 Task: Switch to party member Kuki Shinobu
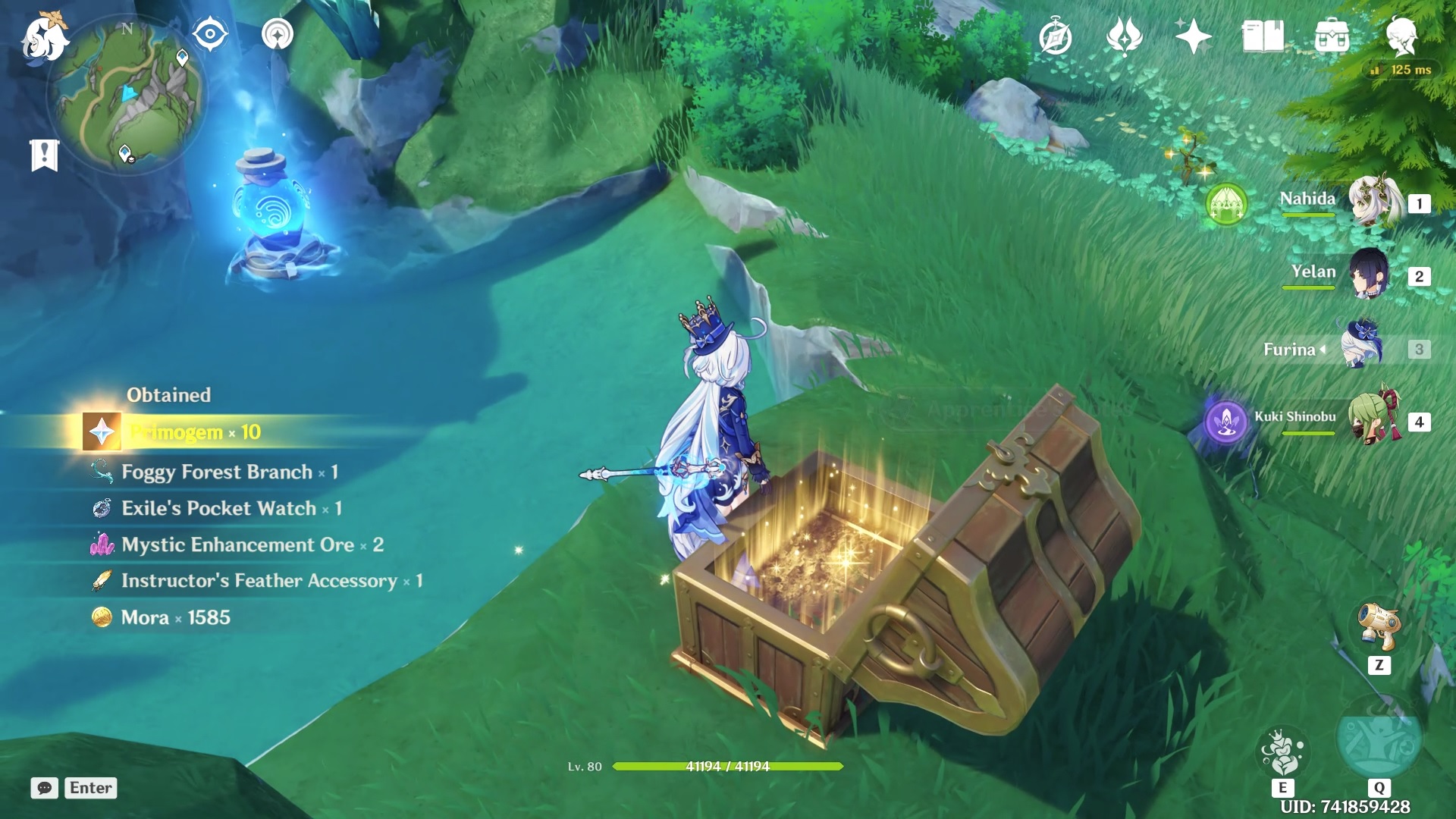pyautogui.click(x=1373, y=419)
